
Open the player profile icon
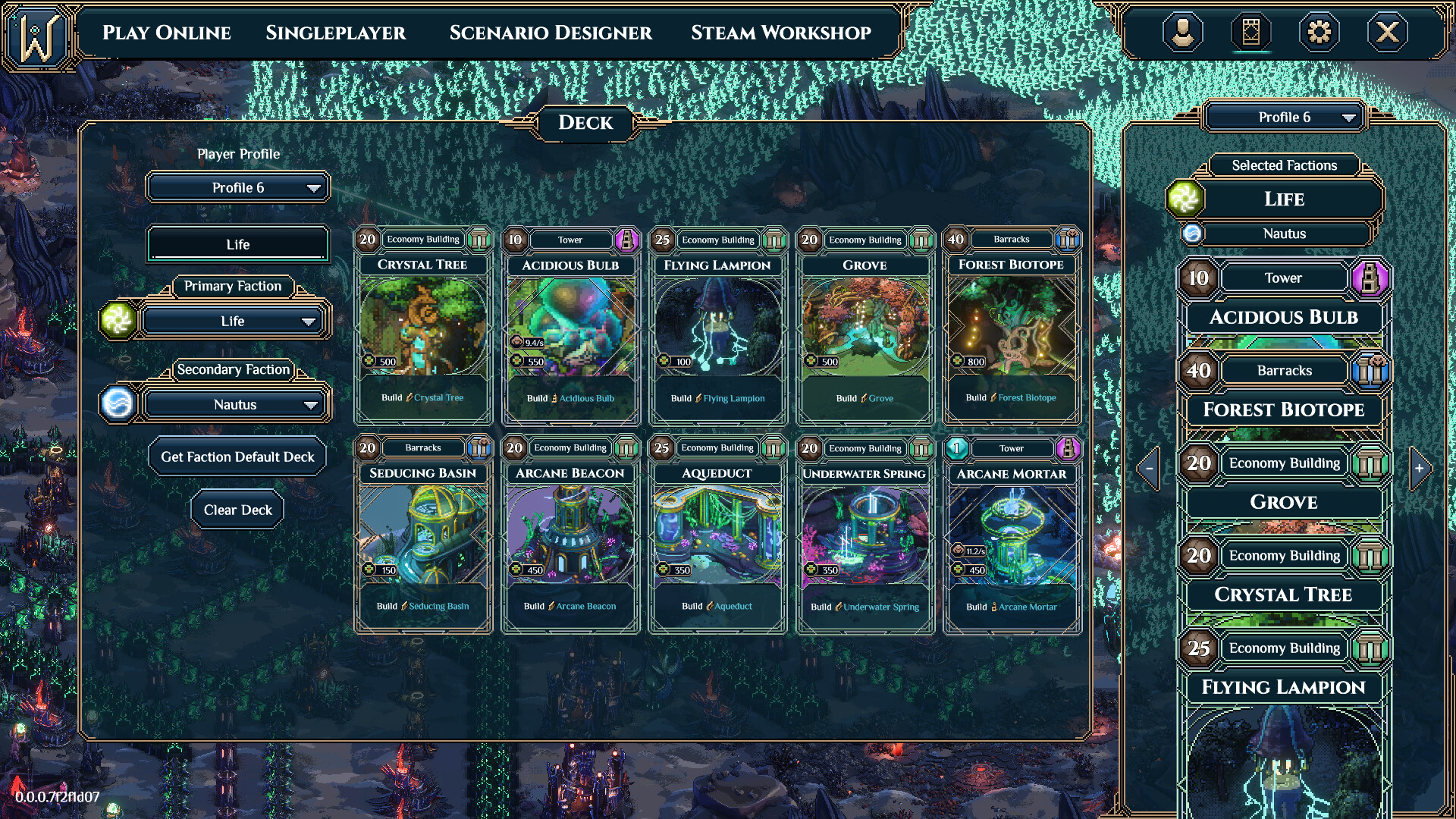1182,33
